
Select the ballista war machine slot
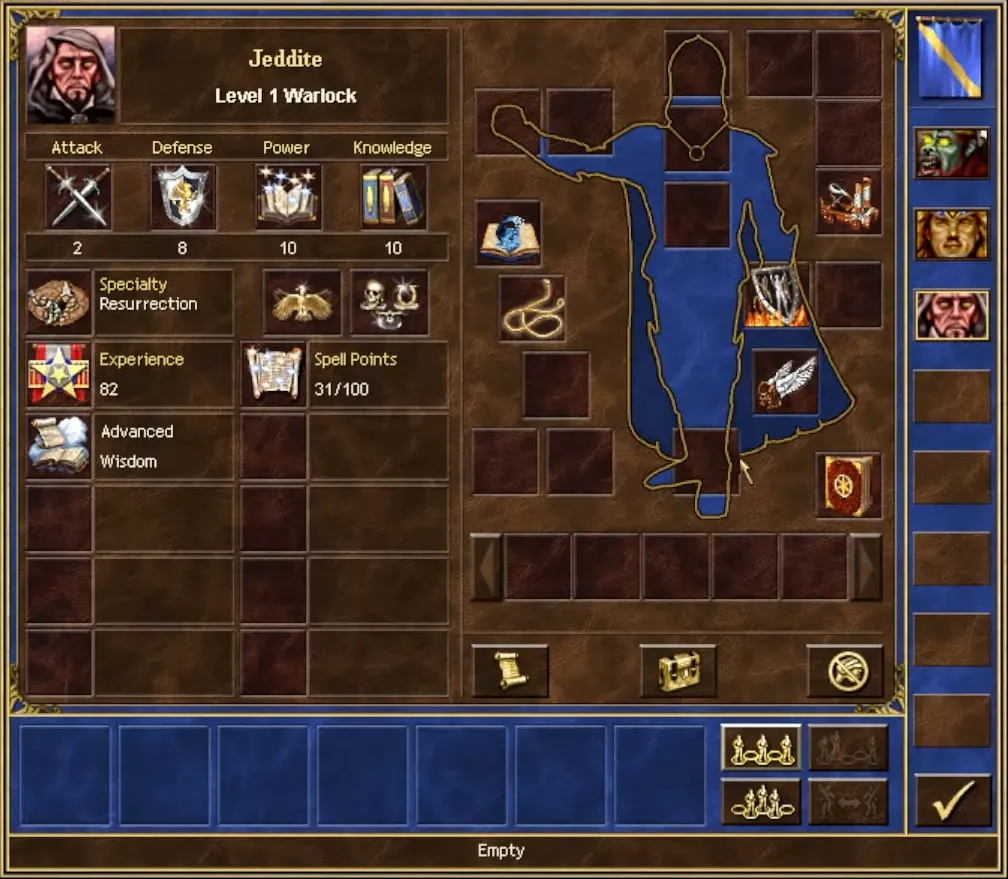848,201
